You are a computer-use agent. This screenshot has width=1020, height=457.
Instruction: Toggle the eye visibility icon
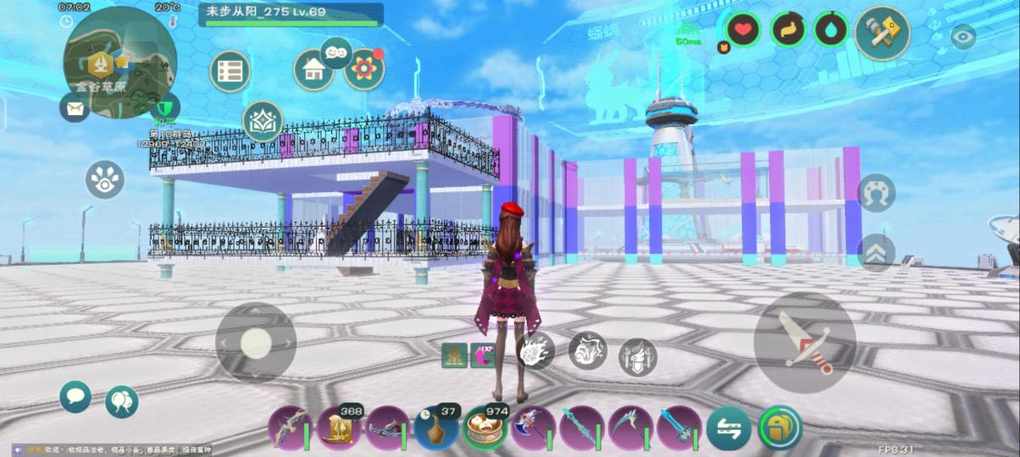click(x=963, y=38)
